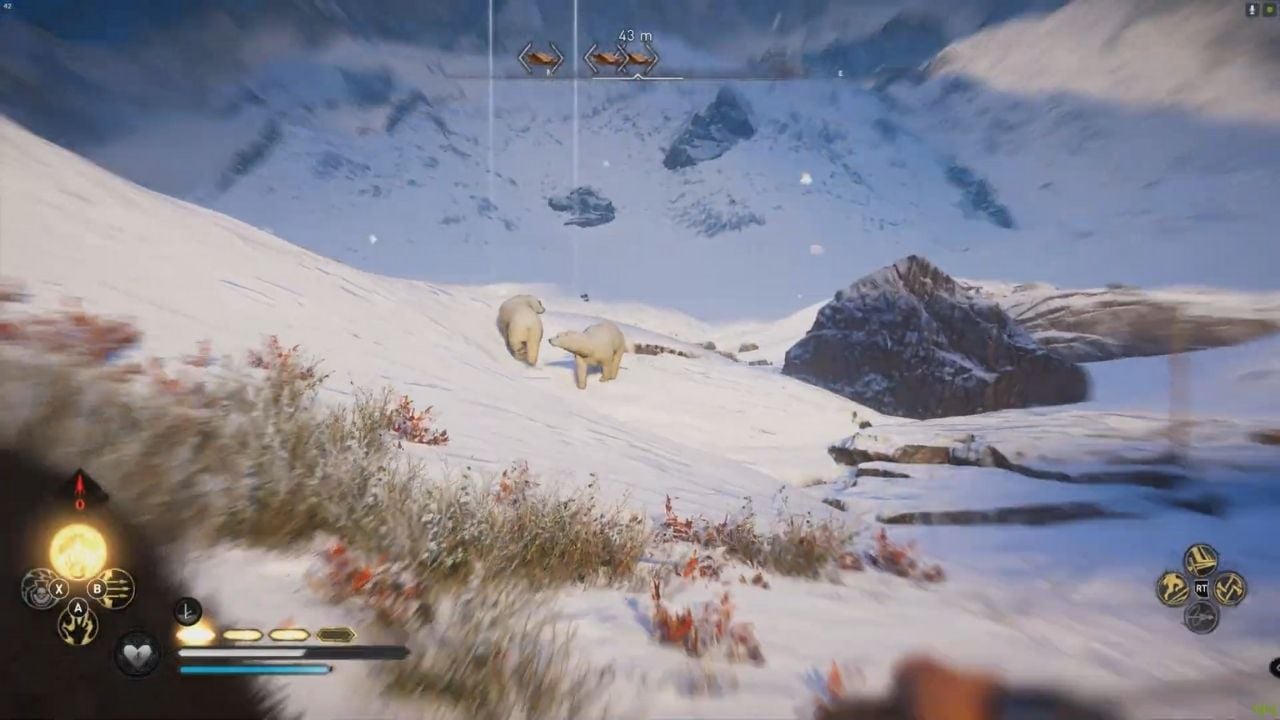Choose the greyed-out bow ability

[x=1200, y=616]
